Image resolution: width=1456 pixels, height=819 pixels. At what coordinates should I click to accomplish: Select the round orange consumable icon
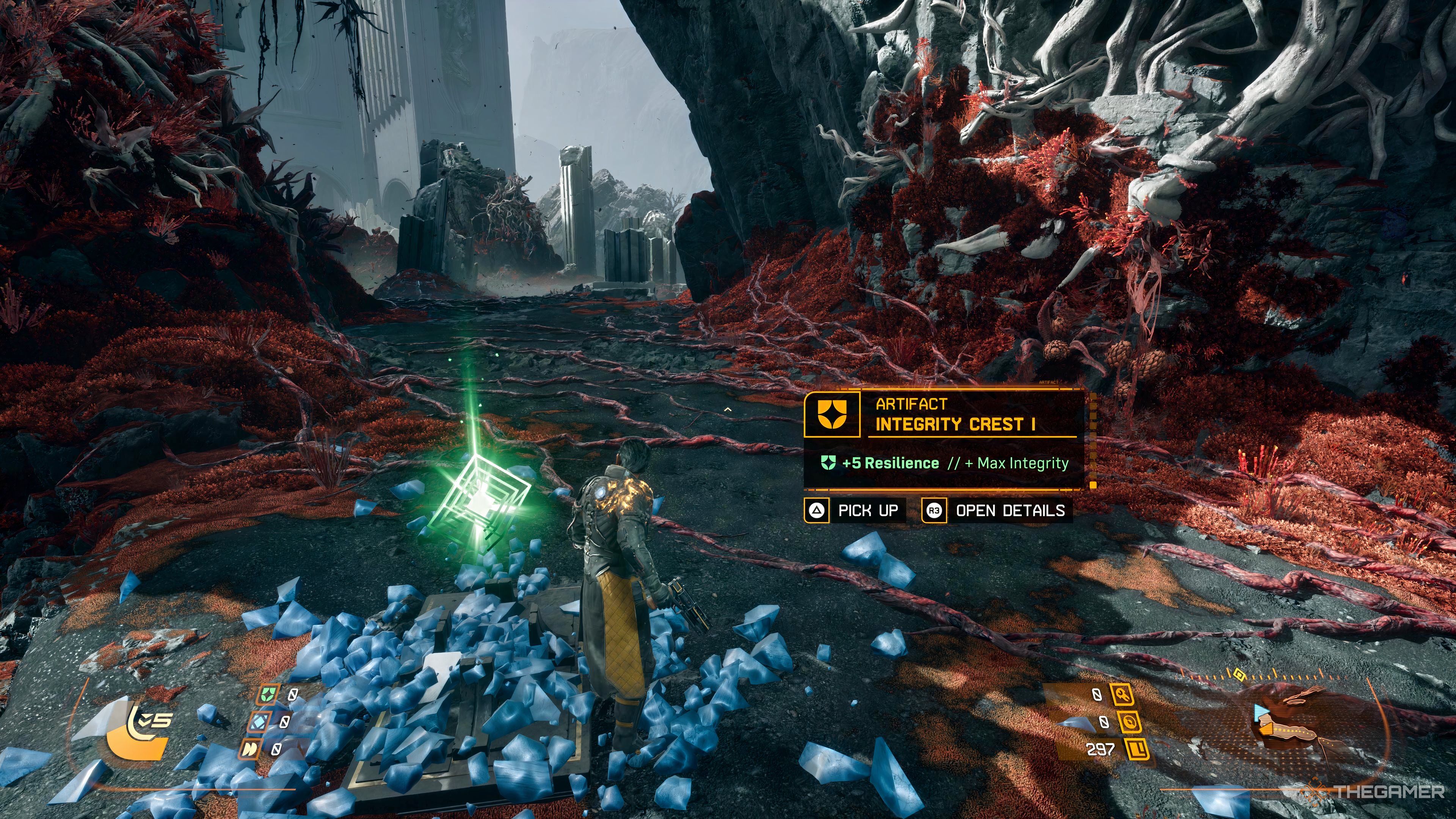click(x=1128, y=722)
